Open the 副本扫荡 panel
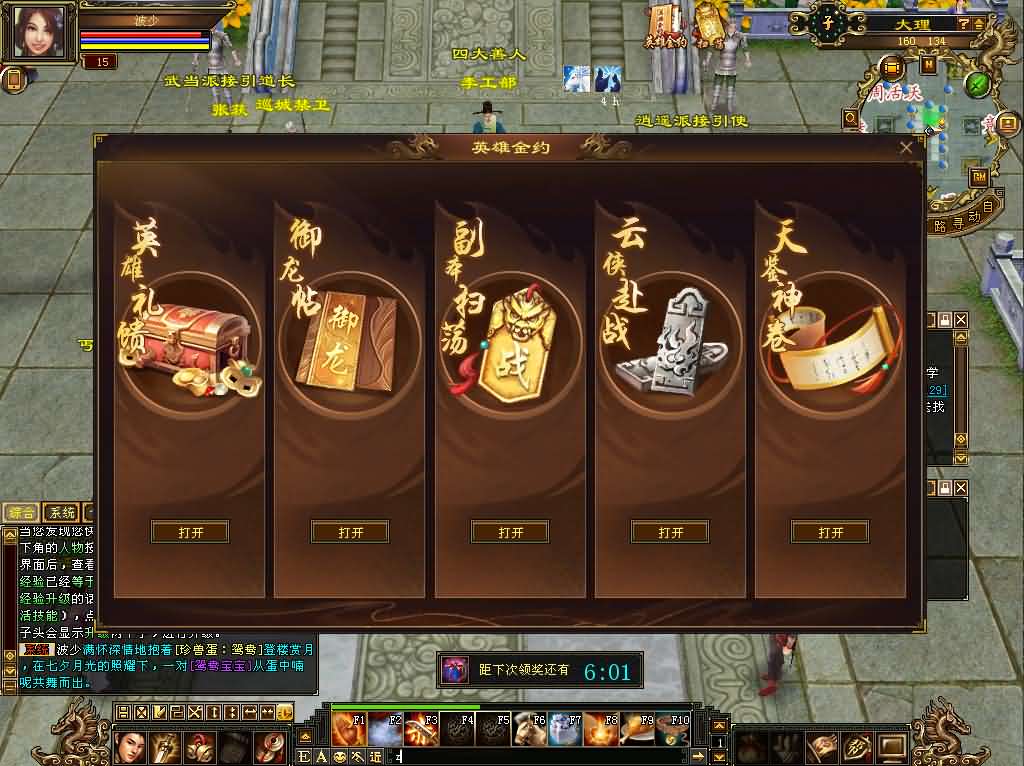The width and height of the screenshot is (1024, 766). [510, 532]
